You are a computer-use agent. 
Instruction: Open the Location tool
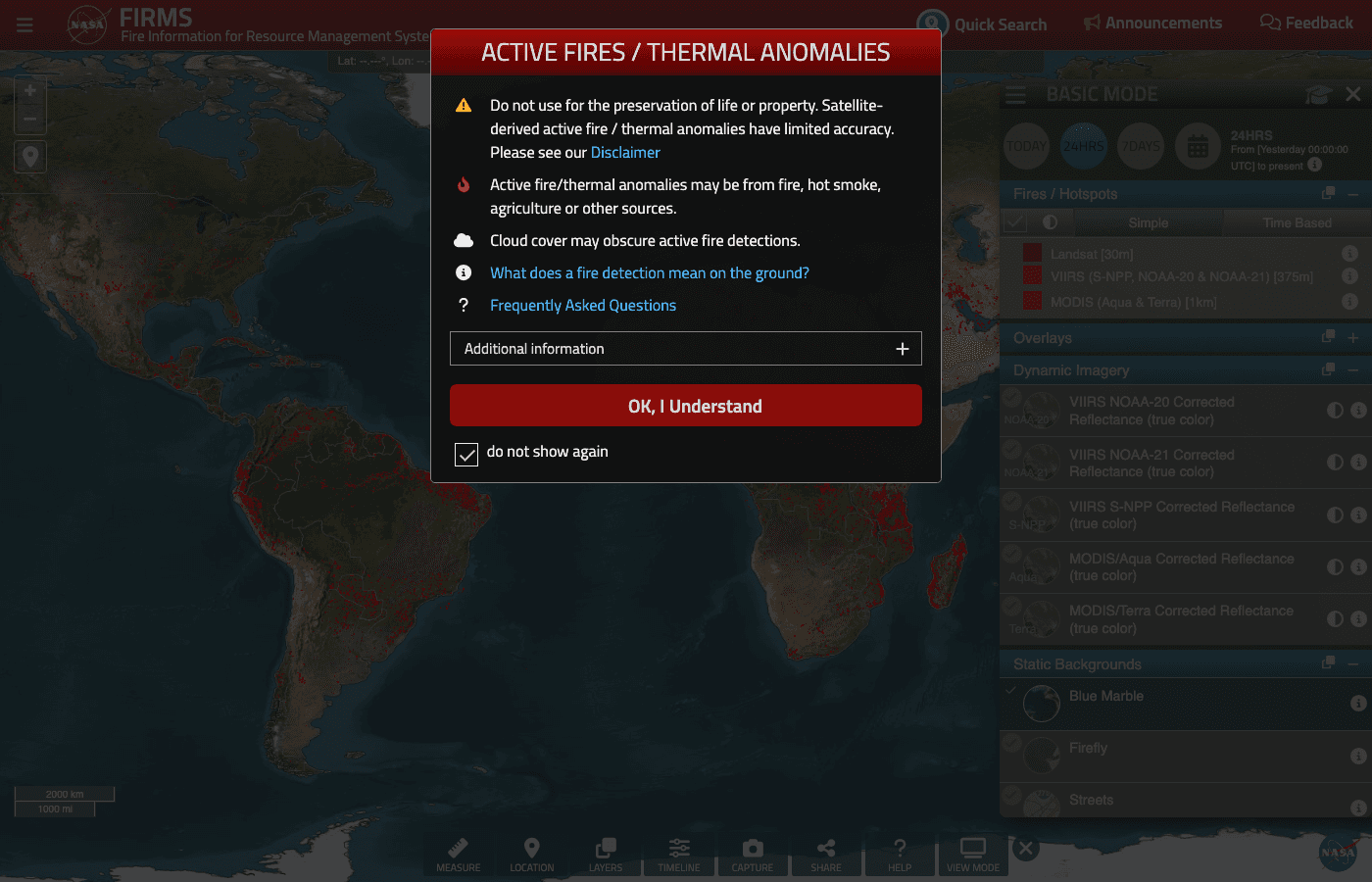(531, 854)
